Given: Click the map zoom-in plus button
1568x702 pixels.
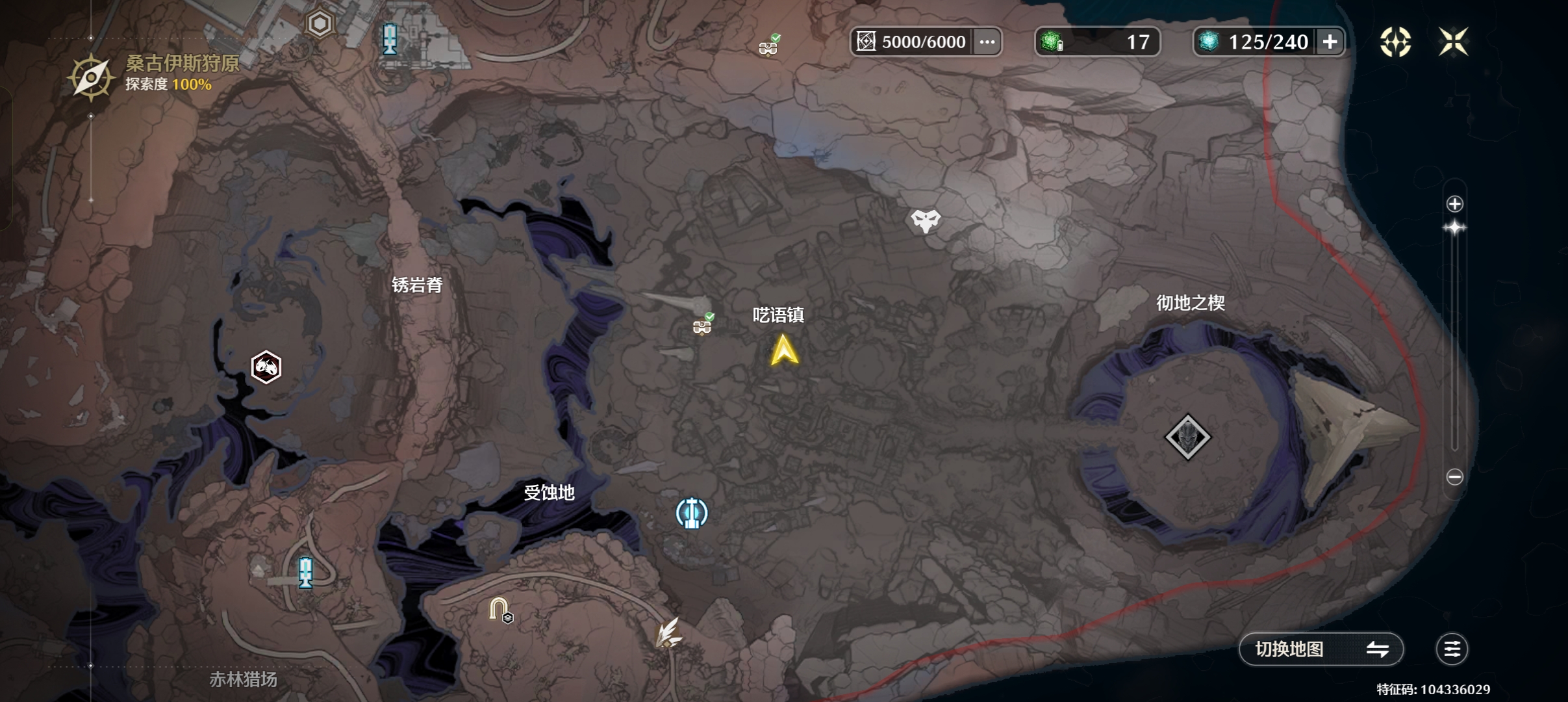Looking at the screenshot, I should point(1455,204).
